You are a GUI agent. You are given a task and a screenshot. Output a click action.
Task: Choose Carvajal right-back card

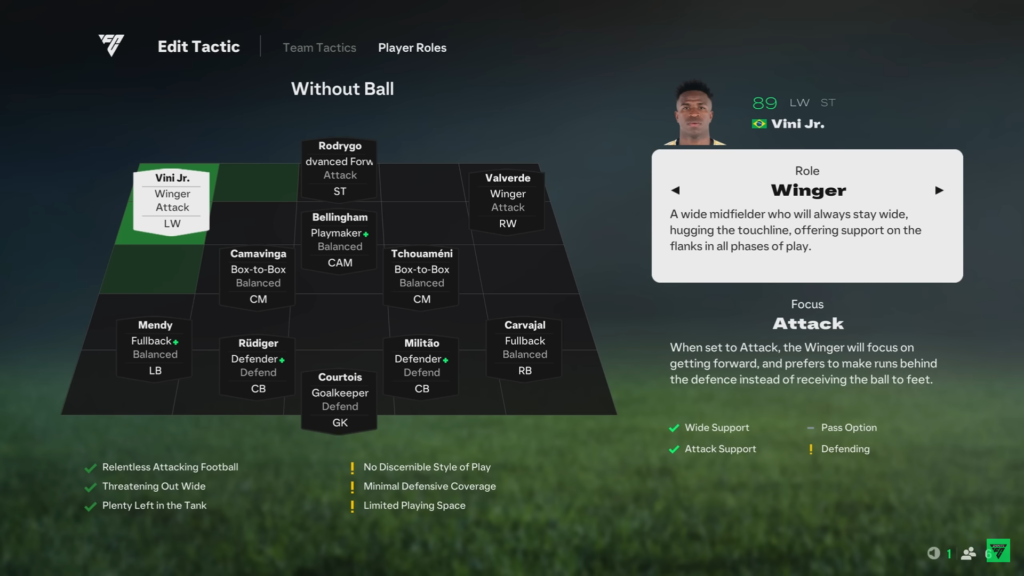click(525, 348)
